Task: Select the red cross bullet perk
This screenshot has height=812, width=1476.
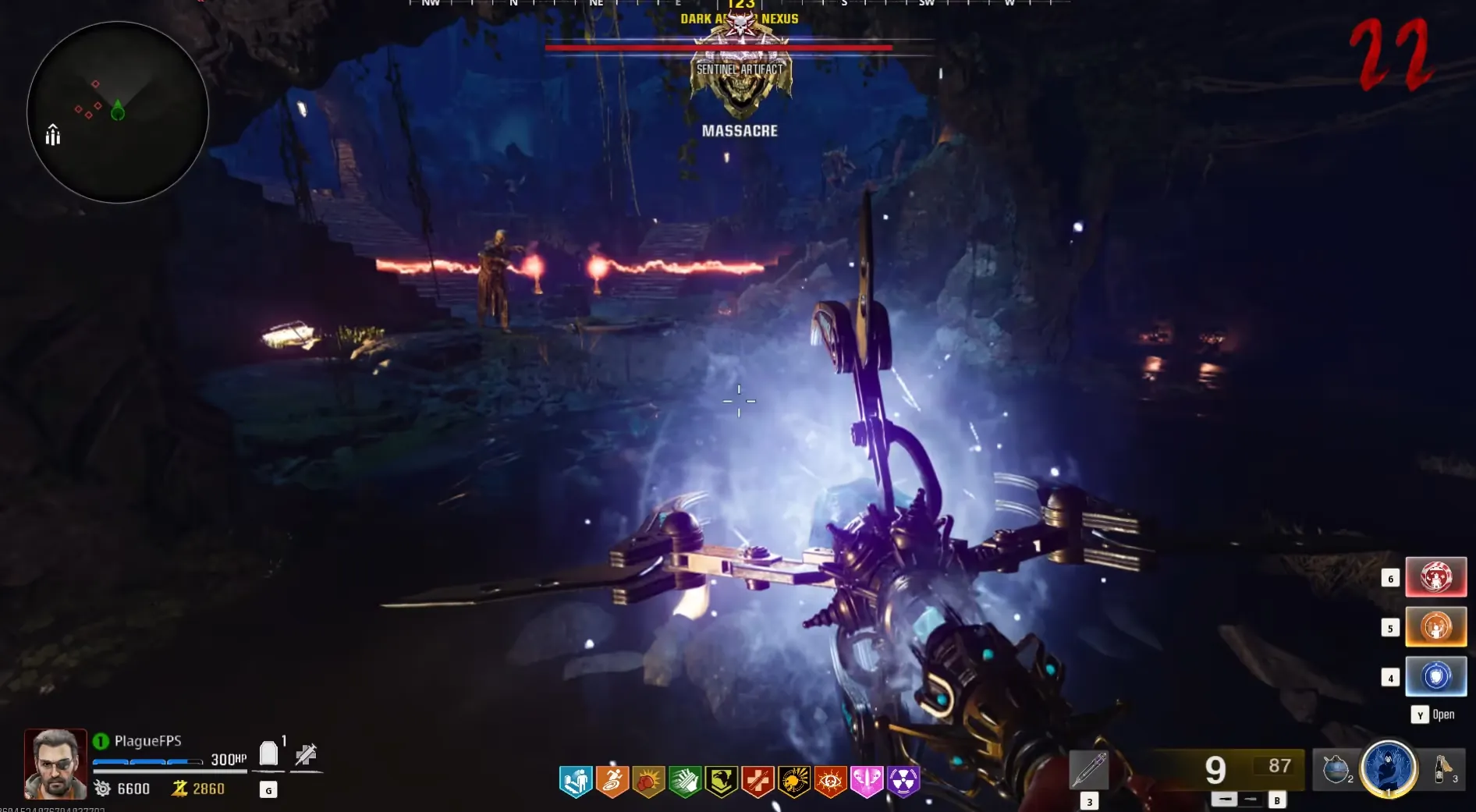Action: 758,781
